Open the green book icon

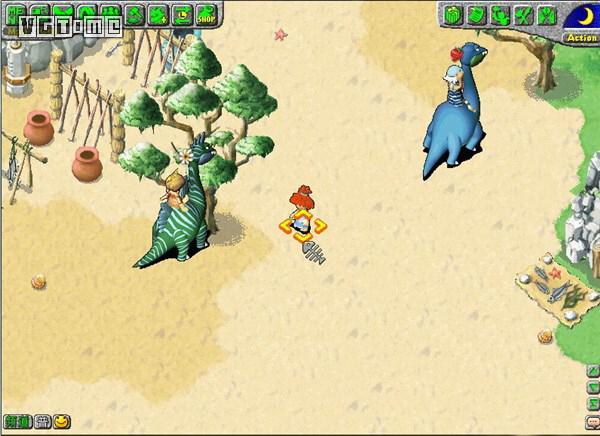[x=474, y=15]
